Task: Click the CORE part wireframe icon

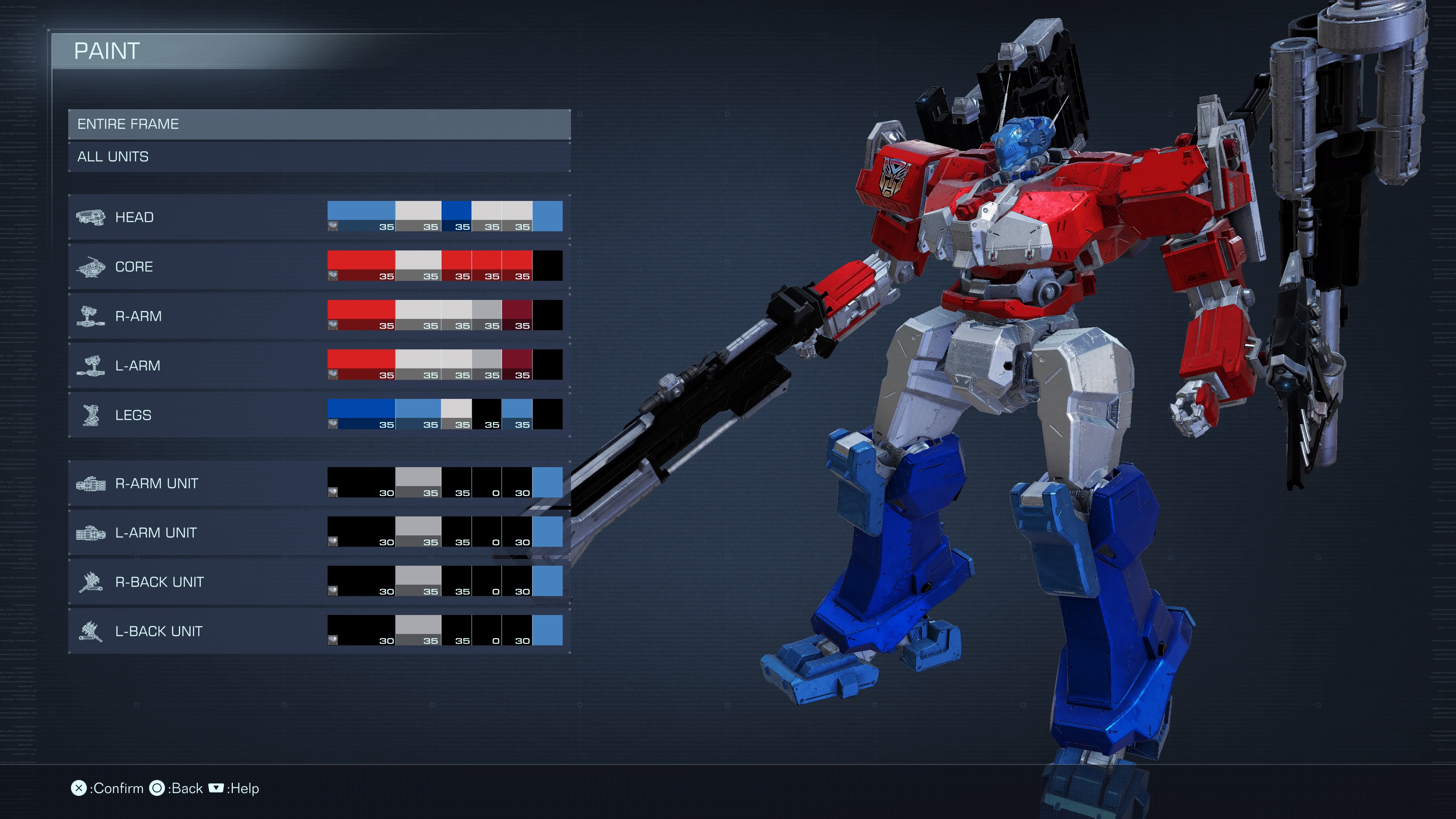Action: pos(92,266)
